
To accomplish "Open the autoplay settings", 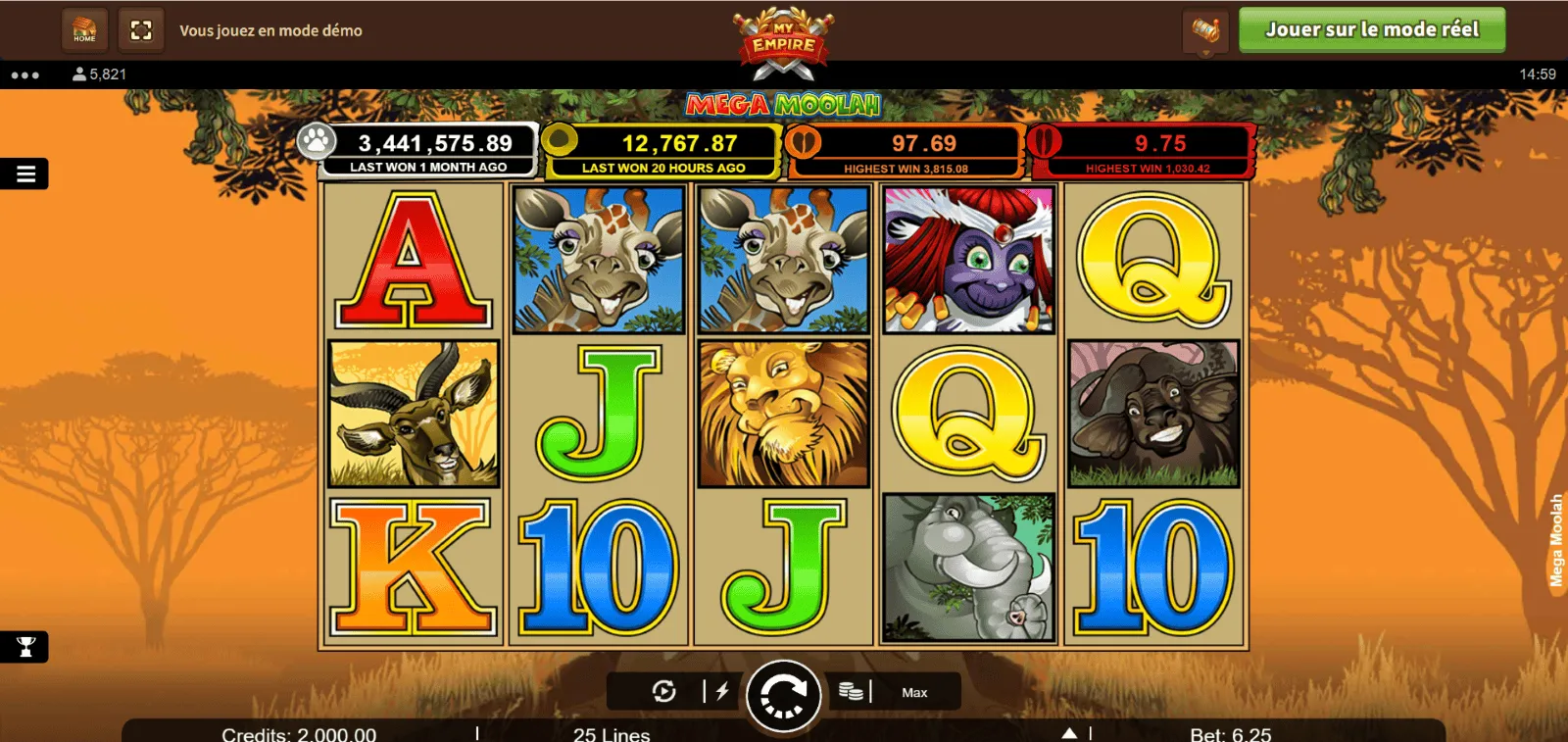I will (x=663, y=692).
